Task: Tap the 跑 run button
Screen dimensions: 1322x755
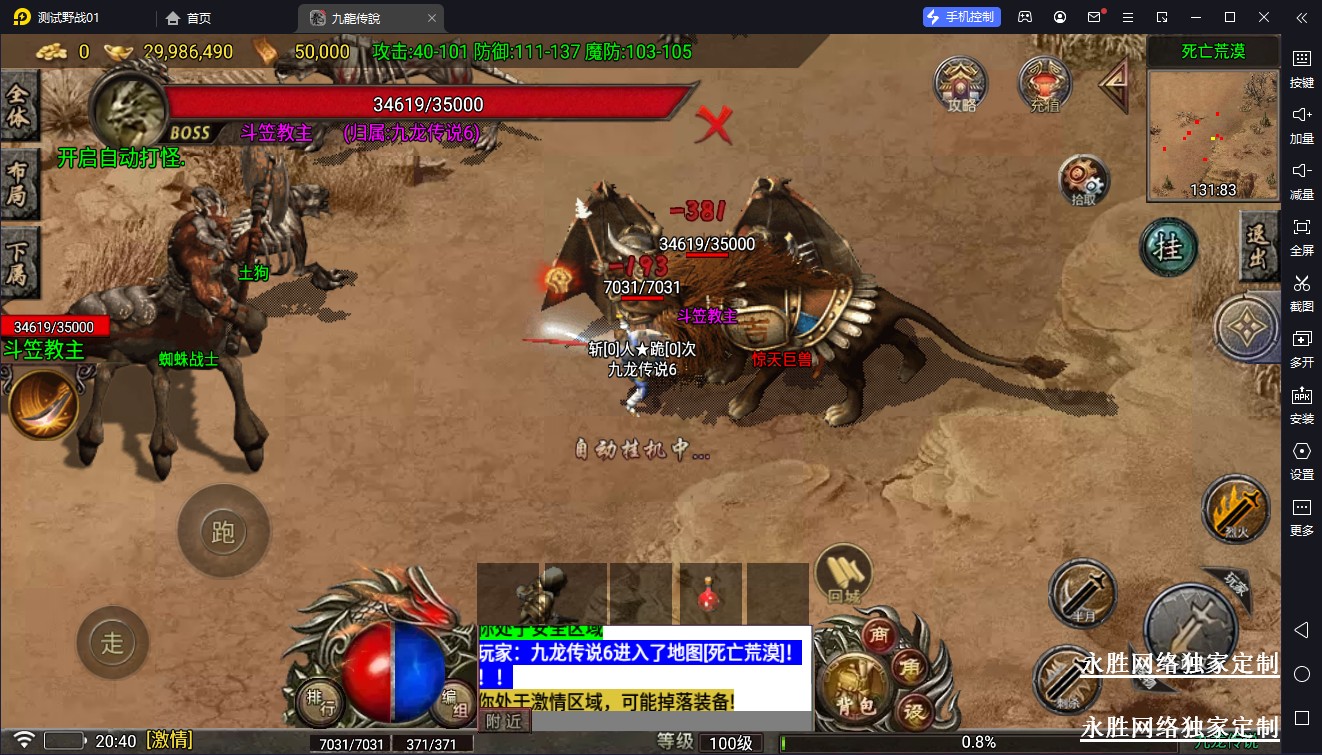Action: point(223,531)
